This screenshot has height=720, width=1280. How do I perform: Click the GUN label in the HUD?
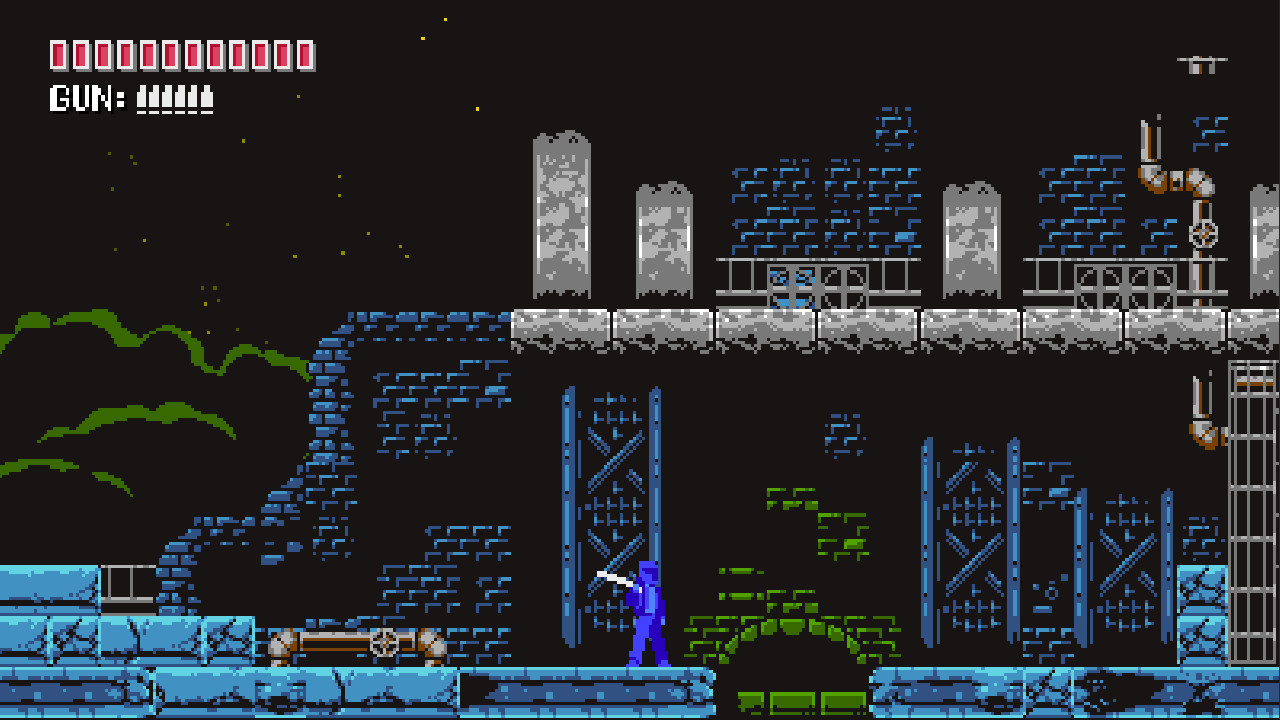[x=80, y=98]
